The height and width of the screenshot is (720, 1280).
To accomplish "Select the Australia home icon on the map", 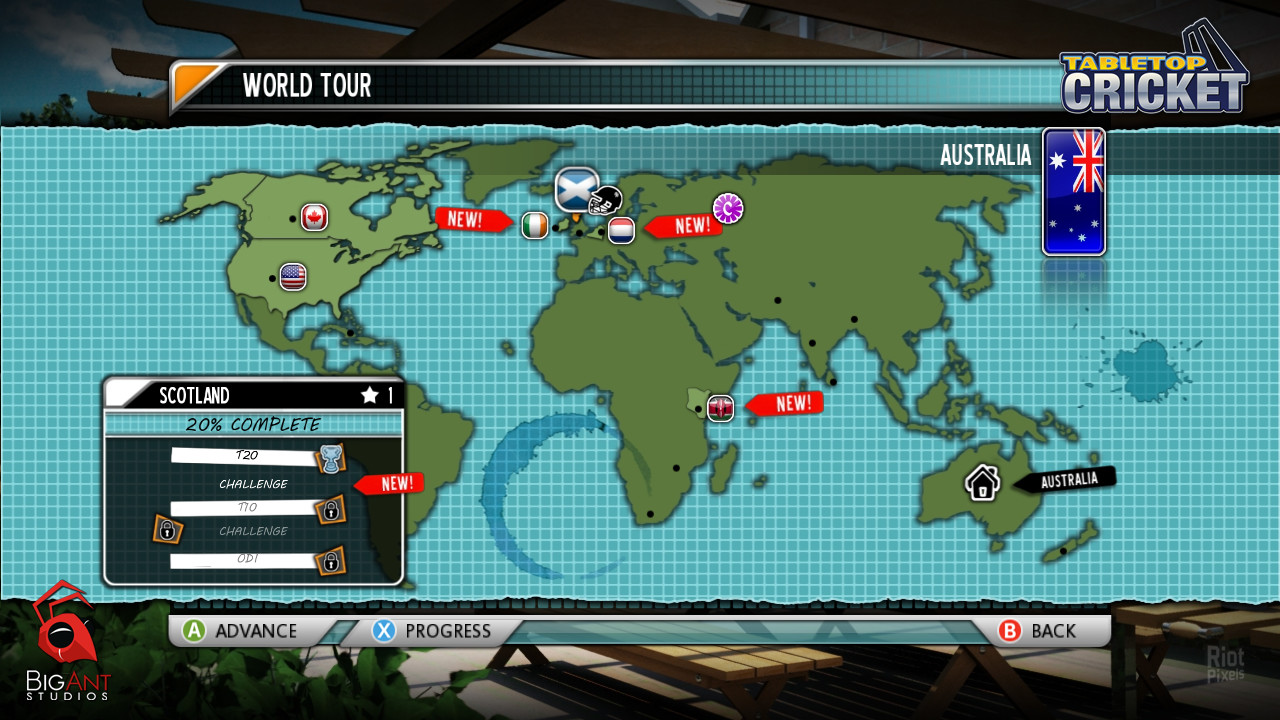I will (983, 483).
